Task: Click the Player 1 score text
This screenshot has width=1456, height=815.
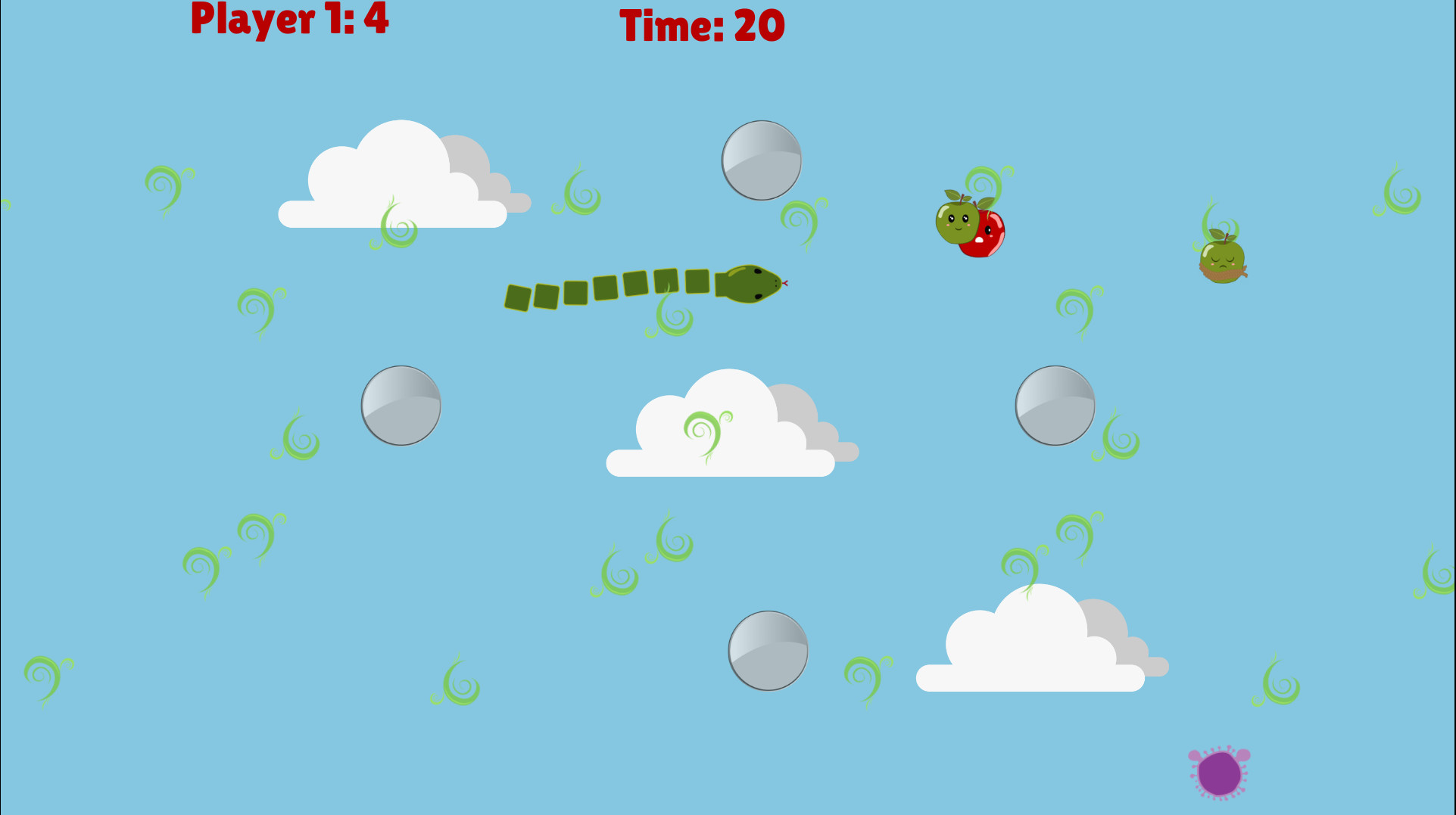Action: 288,20
